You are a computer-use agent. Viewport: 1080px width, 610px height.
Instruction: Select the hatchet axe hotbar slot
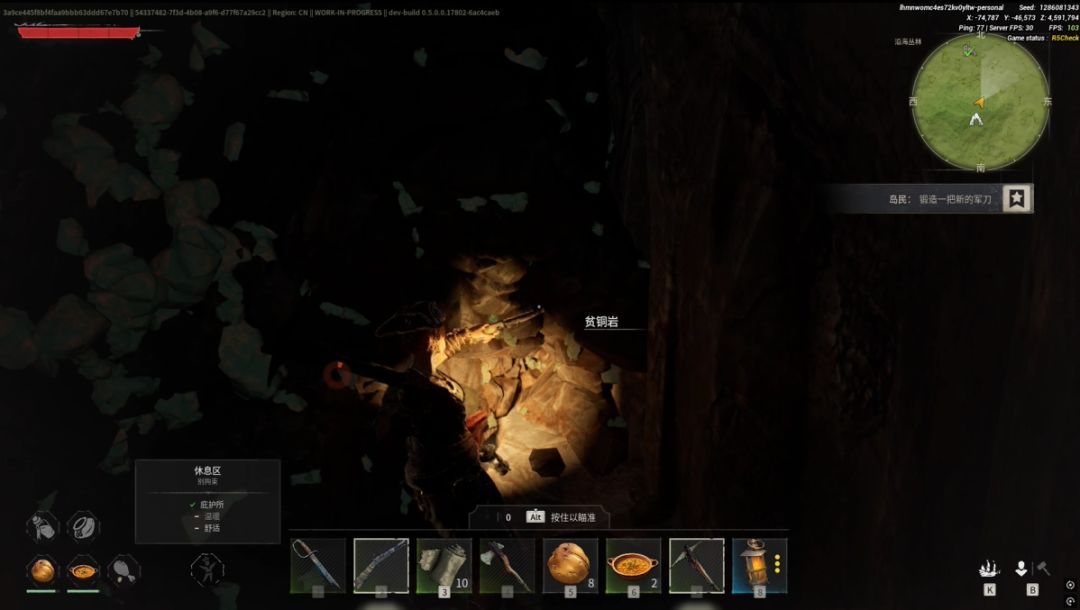pos(507,565)
